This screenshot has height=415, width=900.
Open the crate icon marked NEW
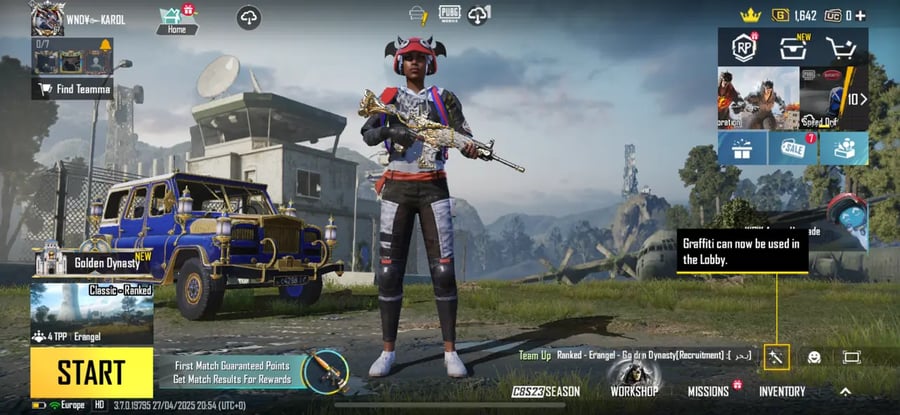[x=794, y=47]
